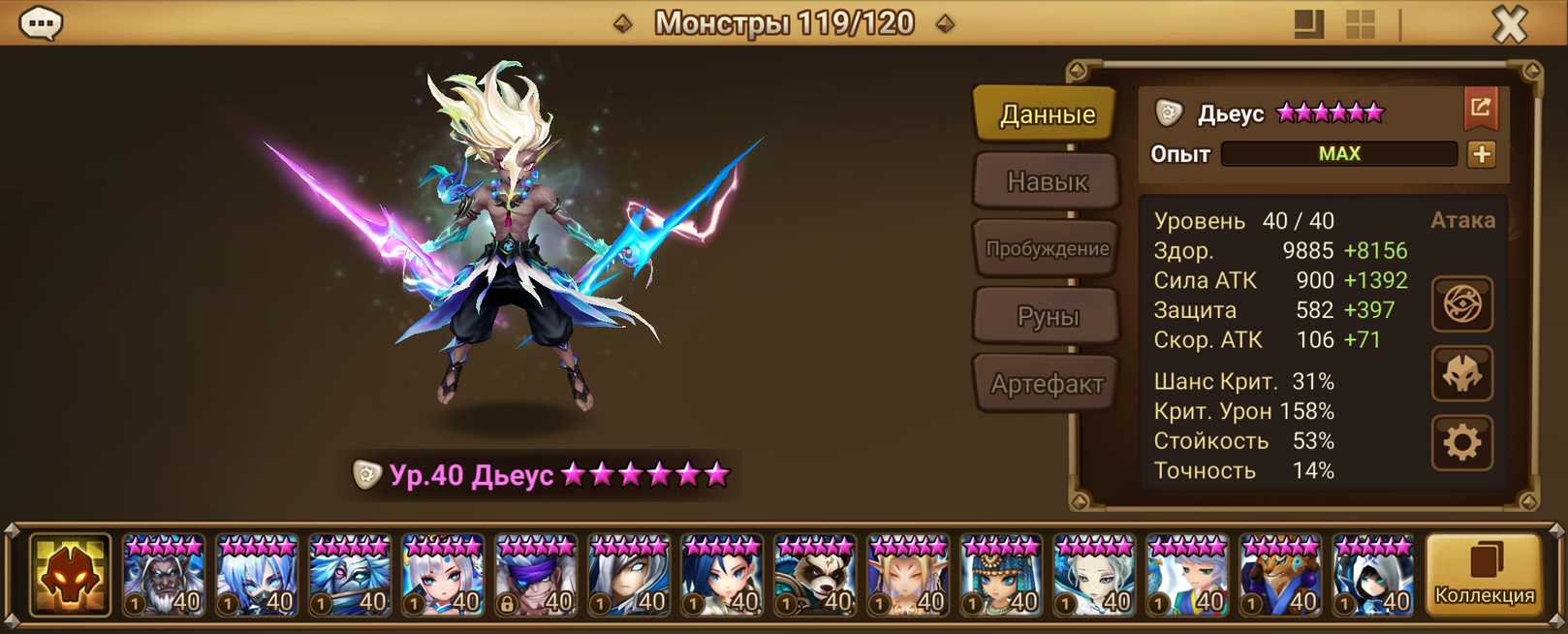Select the Пробуждение awakening tab
The height and width of the screenshot is (634, 1568).
(x=1047, y=249)
